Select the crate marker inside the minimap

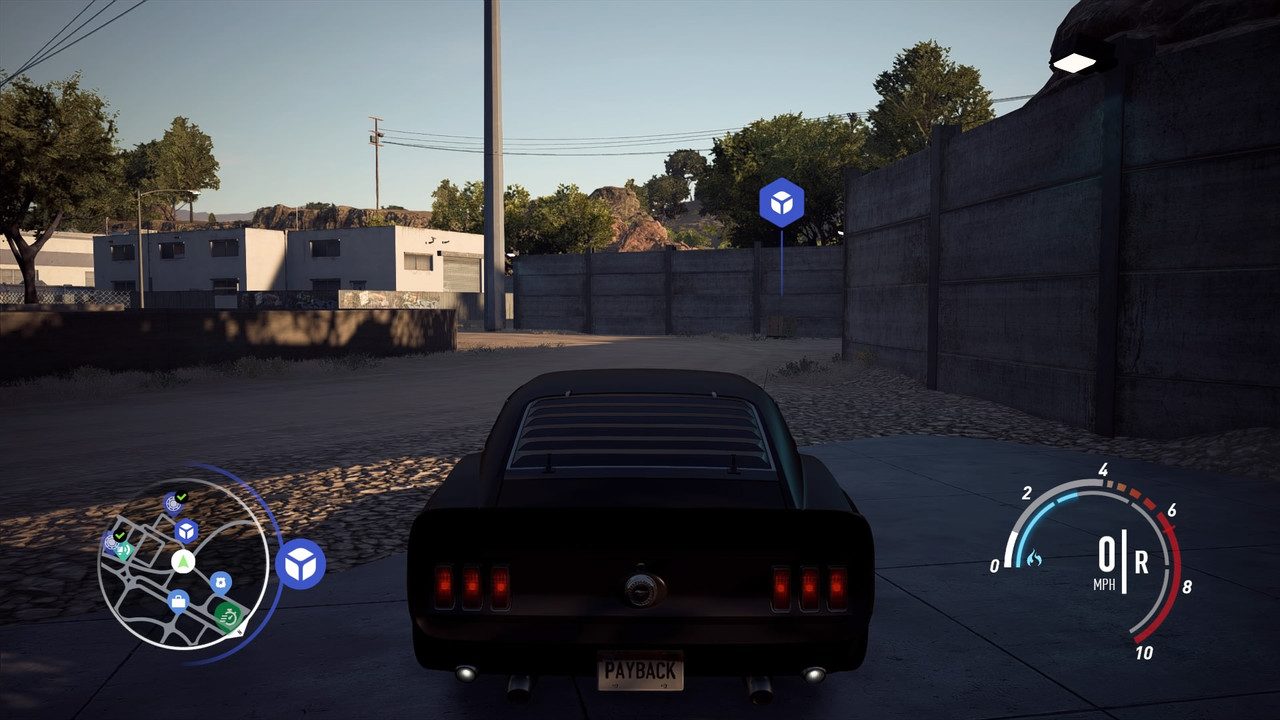point(186,531)
